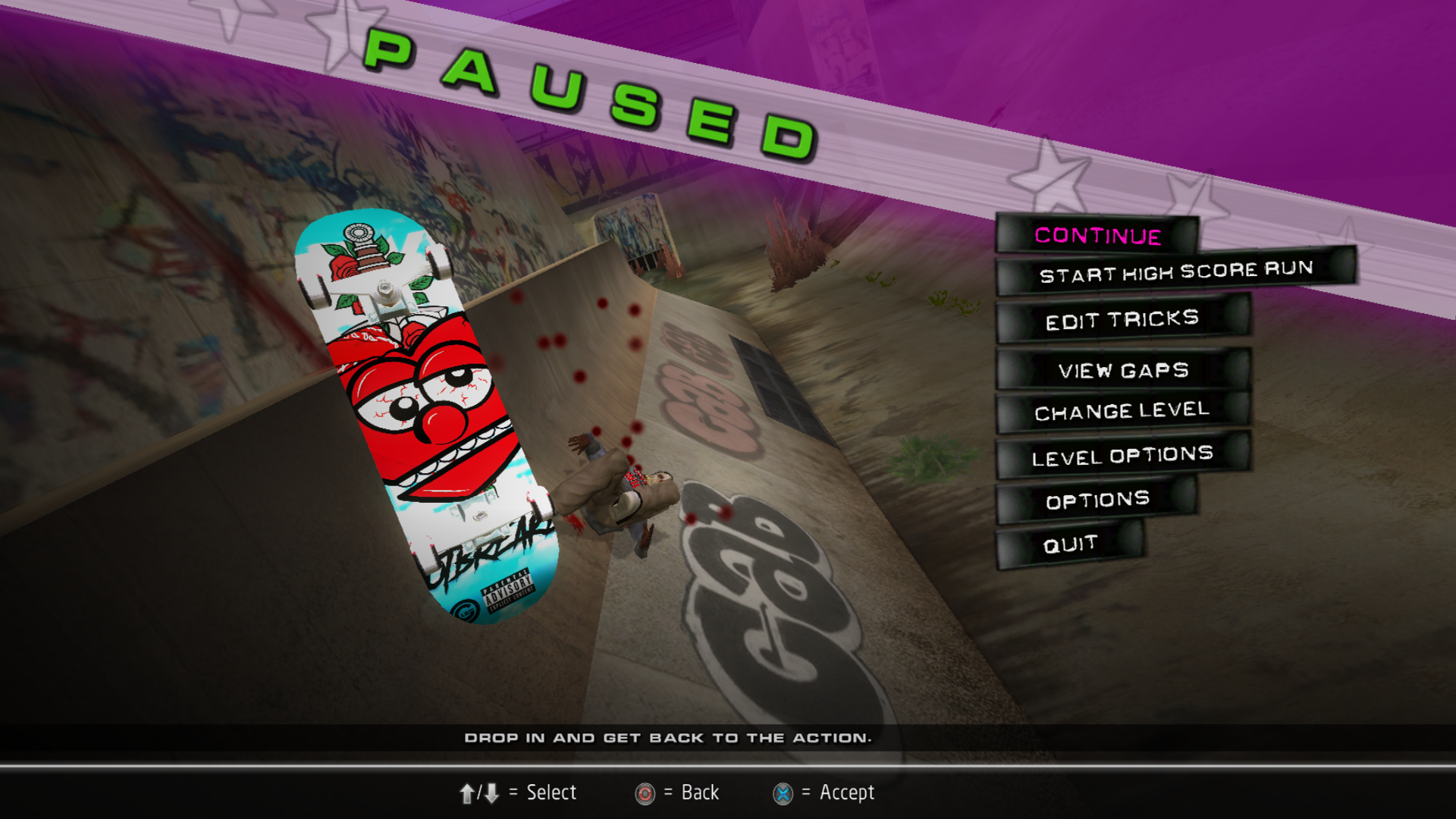Go to the Options menu
Image resolution: width=1456 pixels, height=819 pixels.
[1097, 500]
